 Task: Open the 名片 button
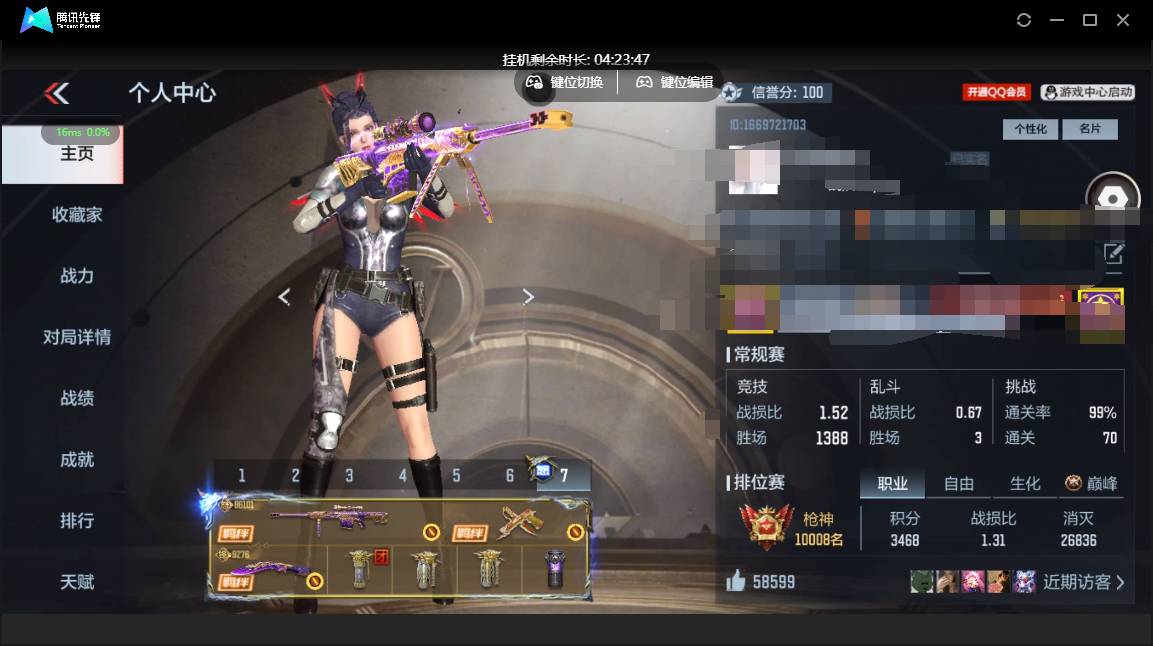click(x=1089, y=129)
